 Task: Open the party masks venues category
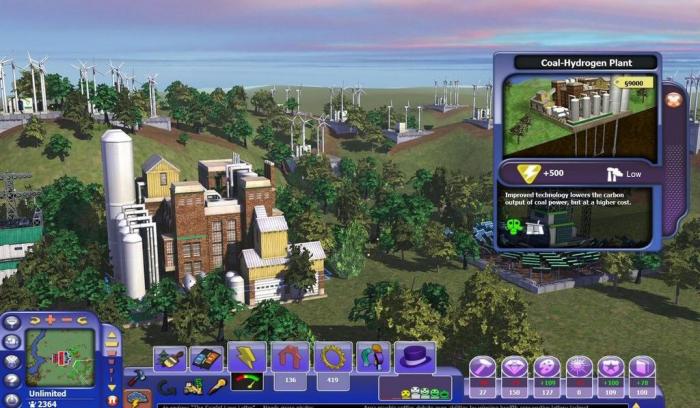click(x=373, y=357)
